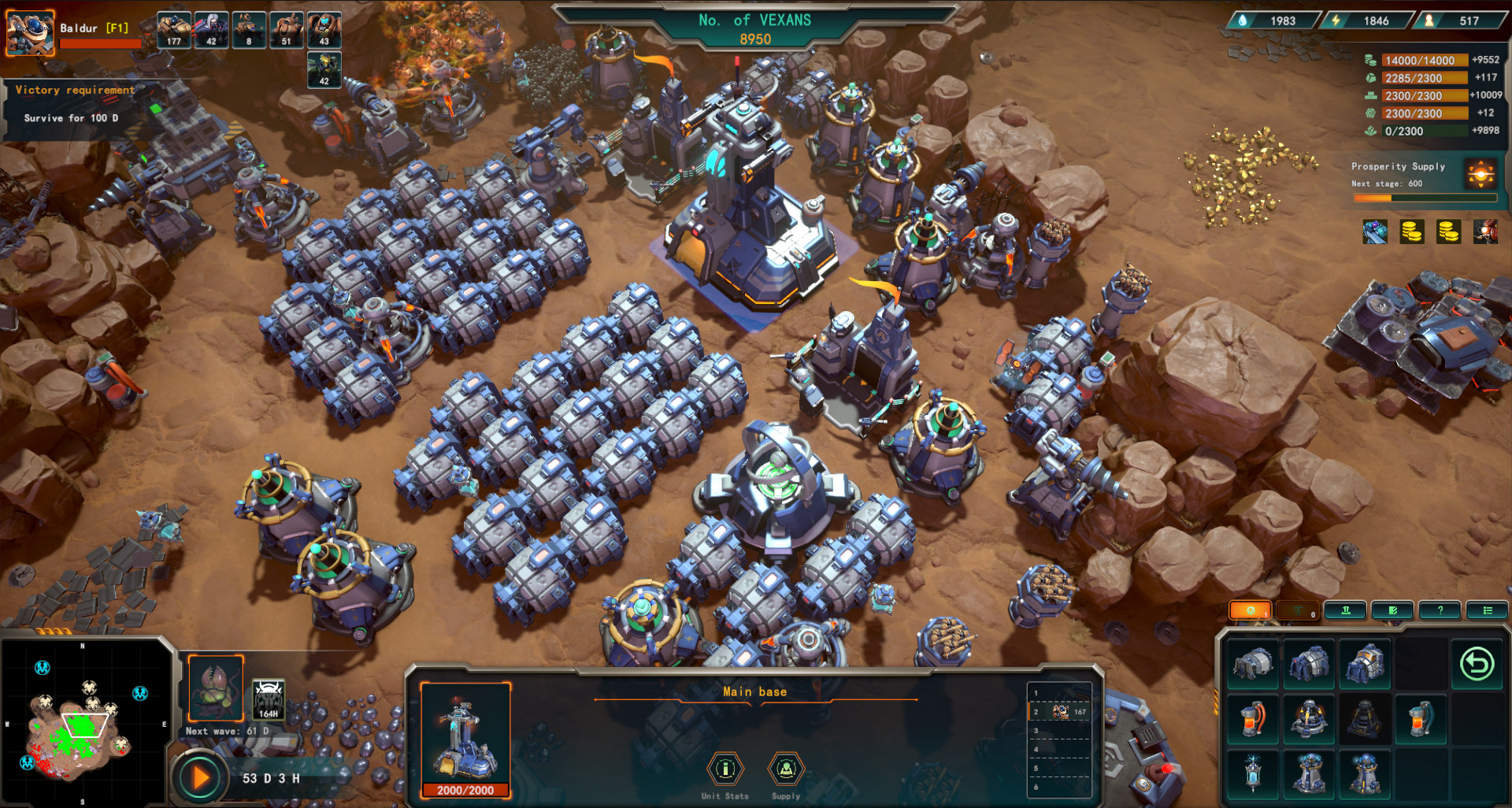
Task: Open the Supply button for Main base
Action: pyautogui.click(x=786, y=769)
